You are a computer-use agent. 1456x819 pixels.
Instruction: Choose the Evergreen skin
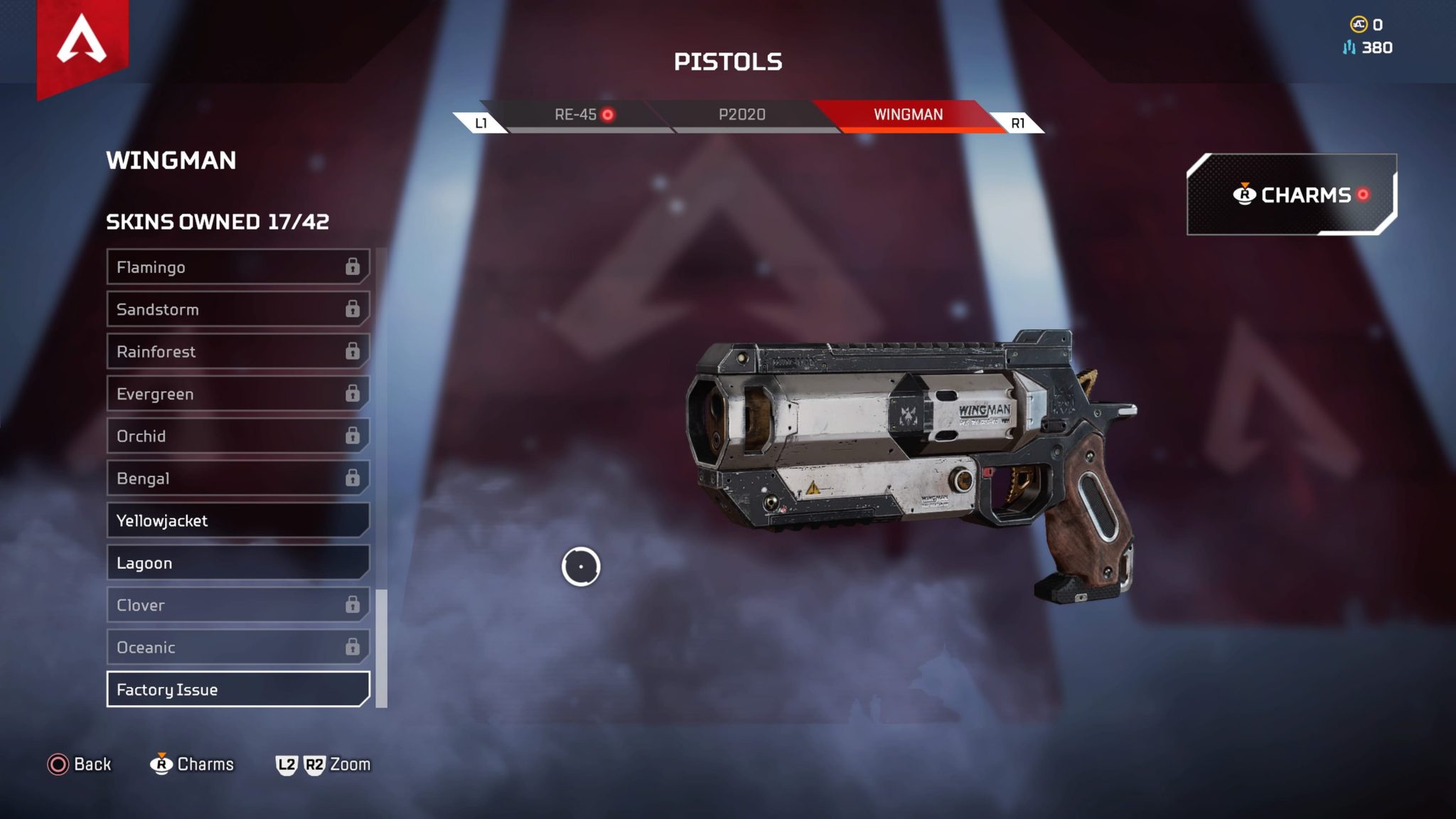point(237,394)
